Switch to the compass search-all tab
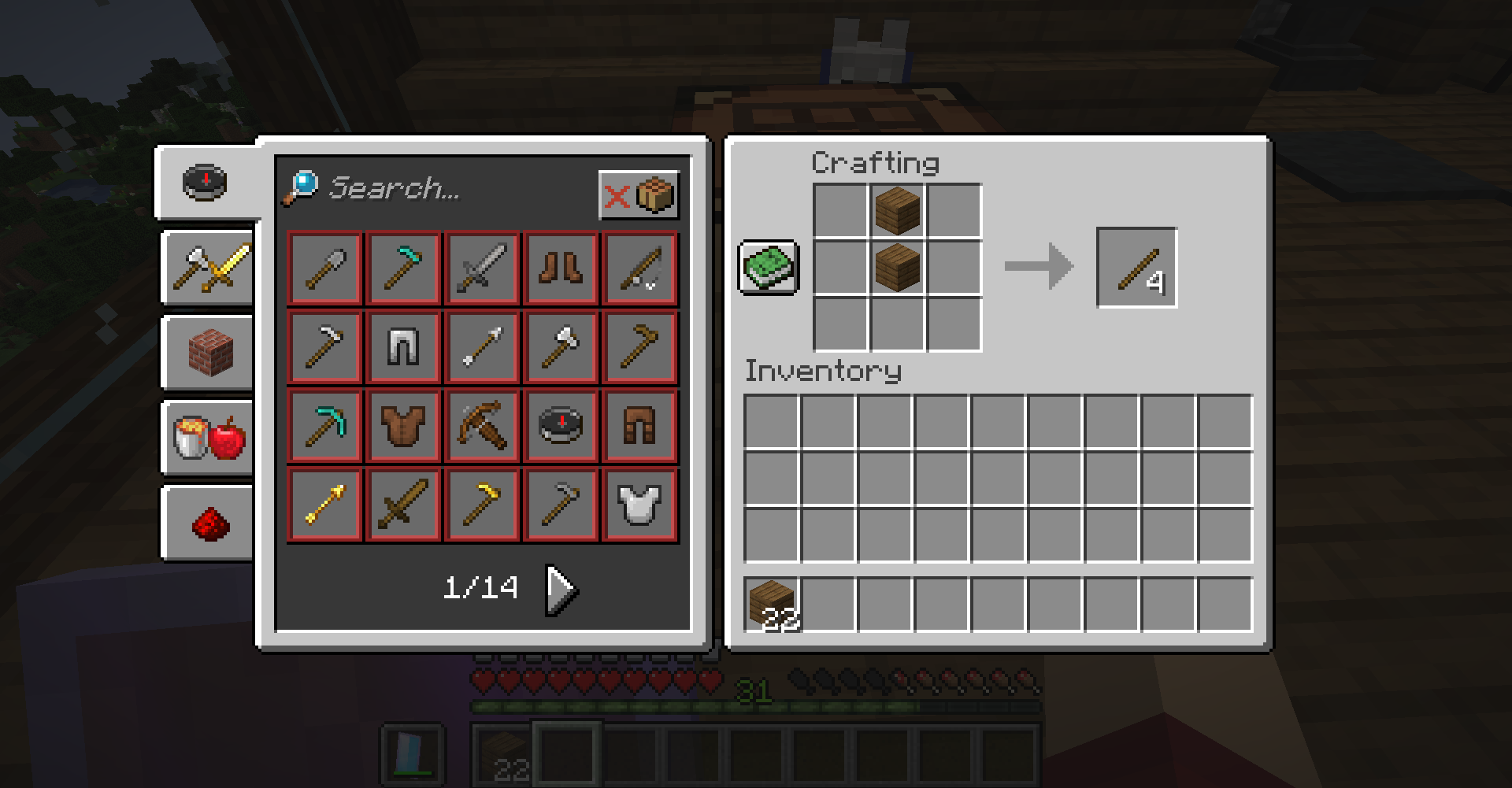 pyautogui.click(x=206, y=182)
